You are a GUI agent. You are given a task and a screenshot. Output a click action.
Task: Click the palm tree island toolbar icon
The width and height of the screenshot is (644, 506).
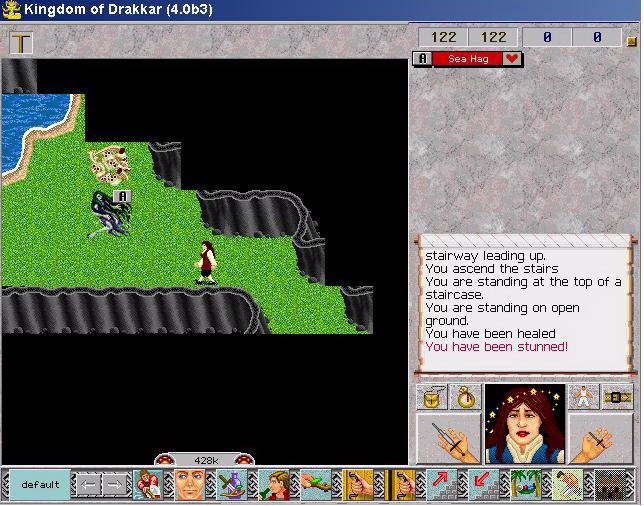coord(526,485)
